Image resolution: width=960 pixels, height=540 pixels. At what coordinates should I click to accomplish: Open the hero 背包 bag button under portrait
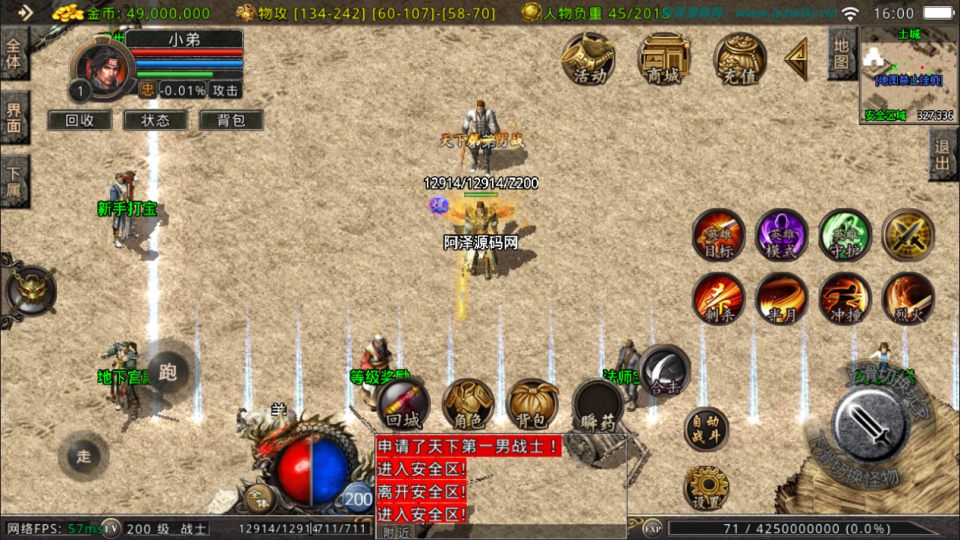pos(230,120)
